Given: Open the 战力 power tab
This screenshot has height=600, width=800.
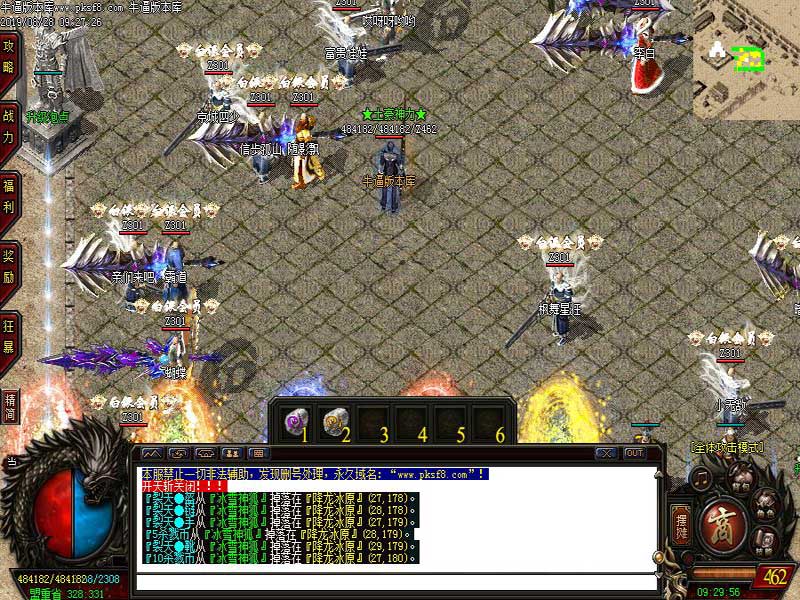Looking at the screenshot, I should pos(9,122).
